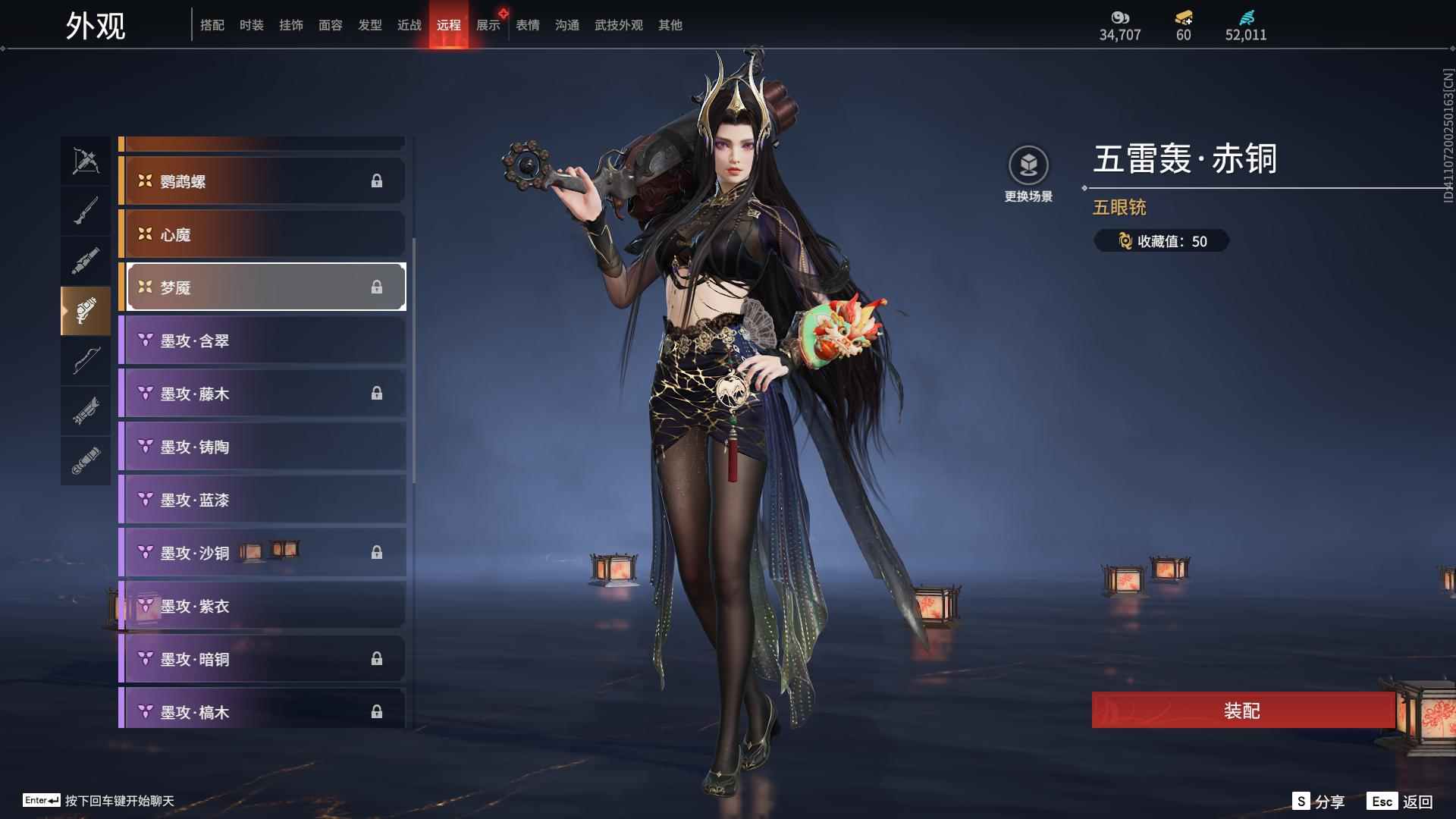
Task: Switch to the 搭配 tab
Action: 212,25
